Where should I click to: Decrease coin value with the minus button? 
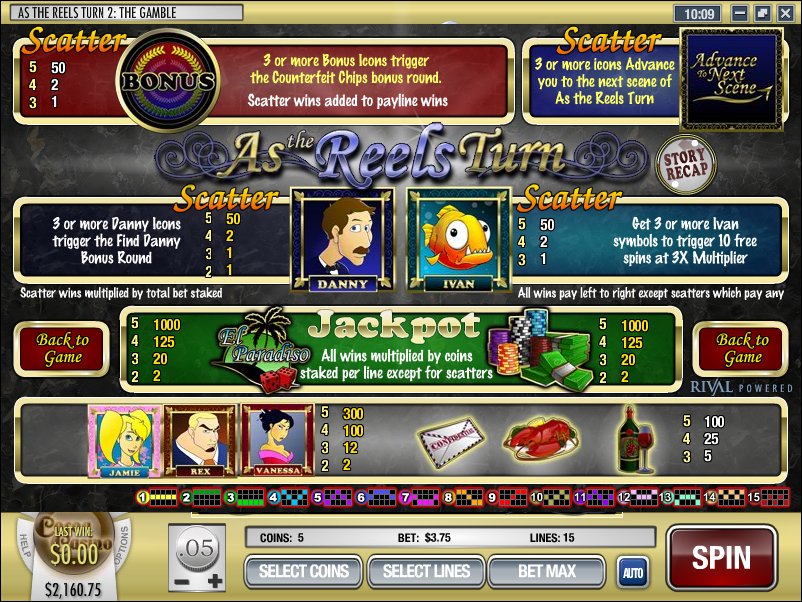(x=180, y=581)
